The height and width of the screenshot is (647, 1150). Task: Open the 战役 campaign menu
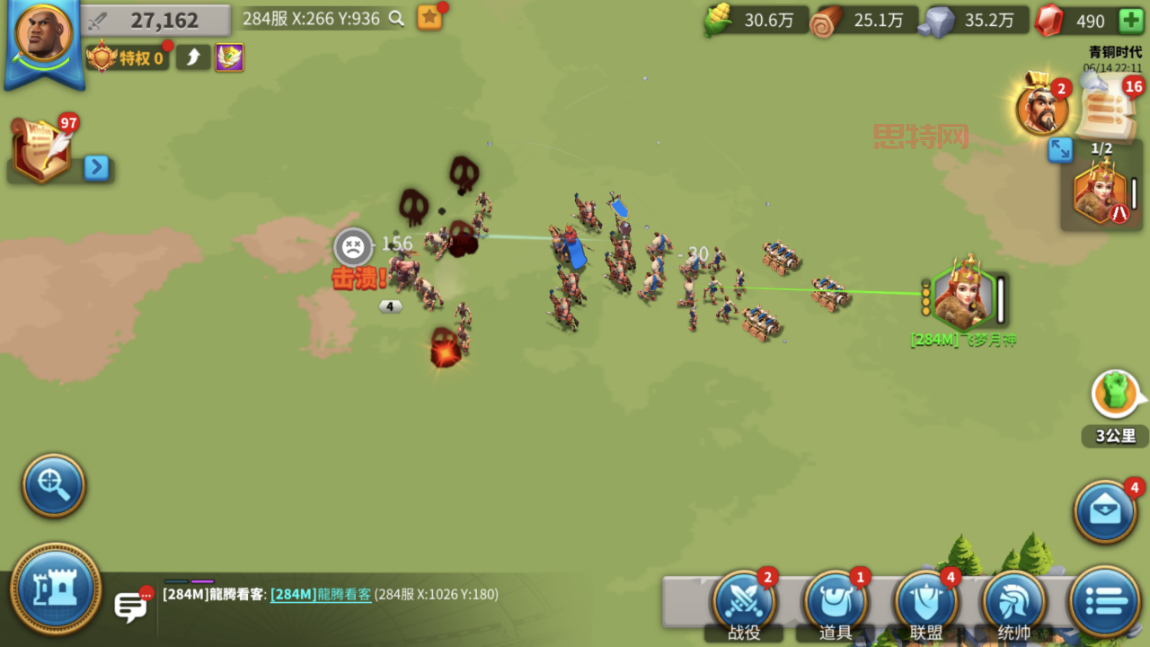(744, 603)
